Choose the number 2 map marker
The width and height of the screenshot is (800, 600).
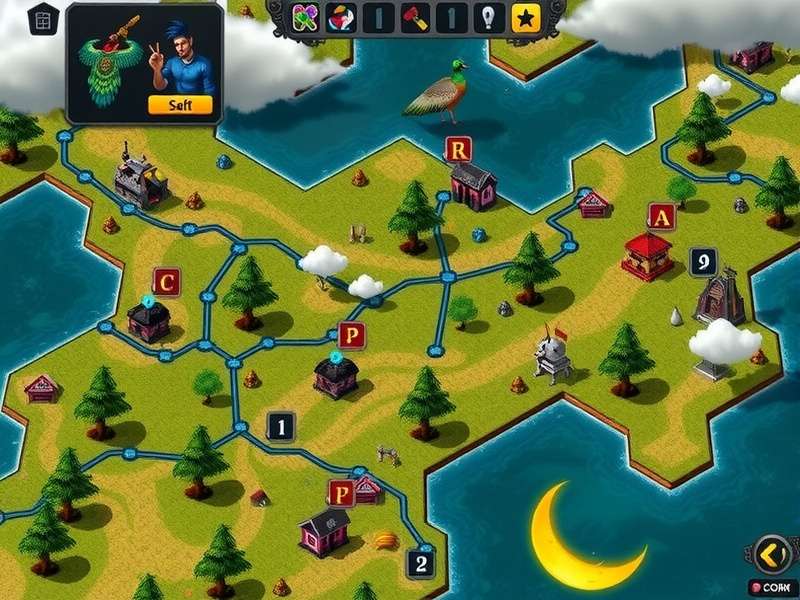click(x=421, y=564)
